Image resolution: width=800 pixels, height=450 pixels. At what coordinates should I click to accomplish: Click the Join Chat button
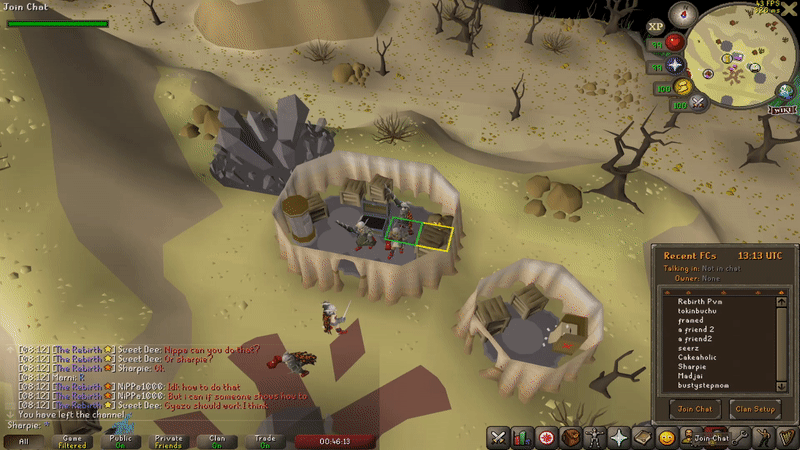tap(697, 408)
